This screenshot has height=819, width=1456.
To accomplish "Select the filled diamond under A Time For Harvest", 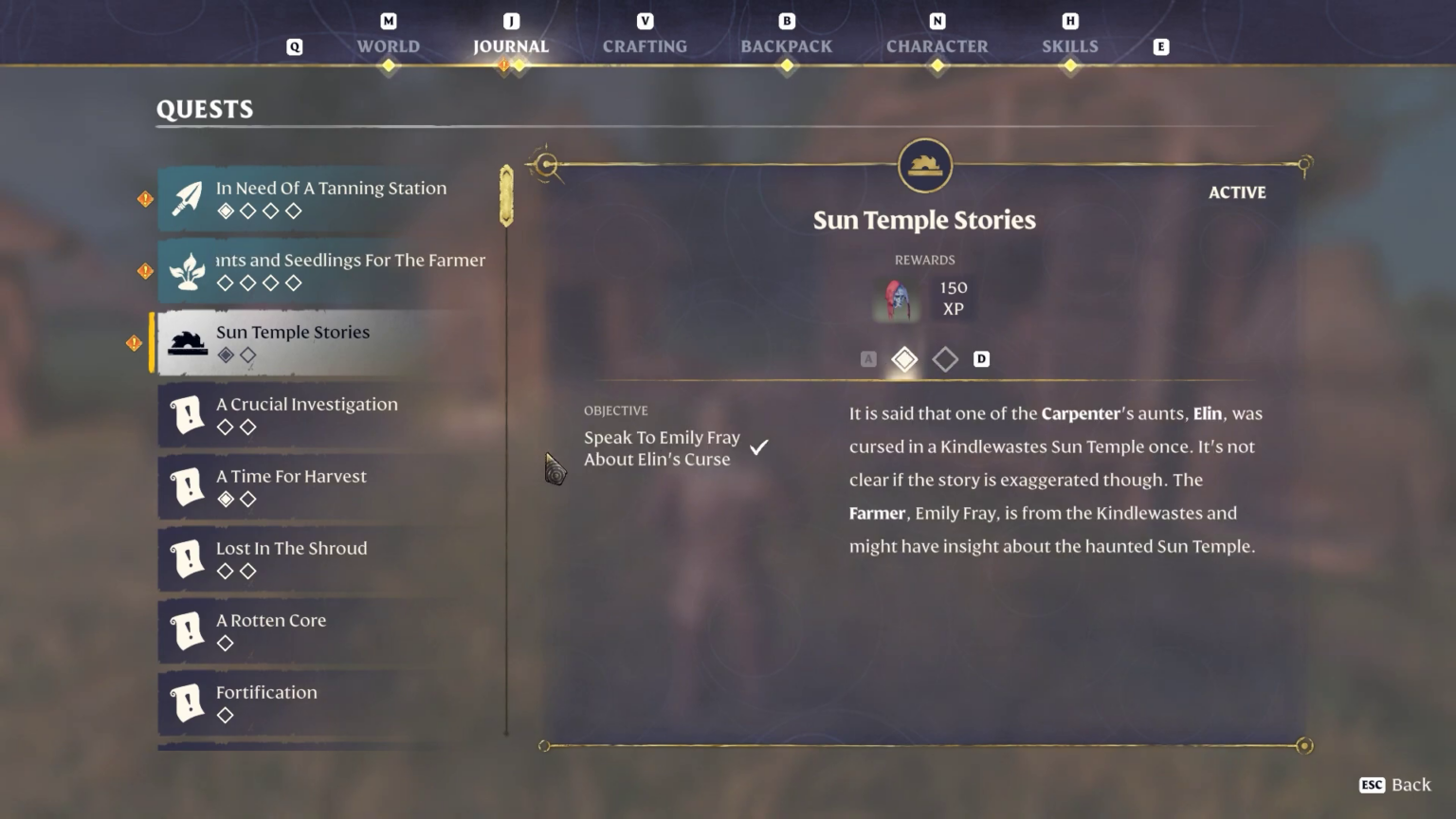I will [226, 499].
